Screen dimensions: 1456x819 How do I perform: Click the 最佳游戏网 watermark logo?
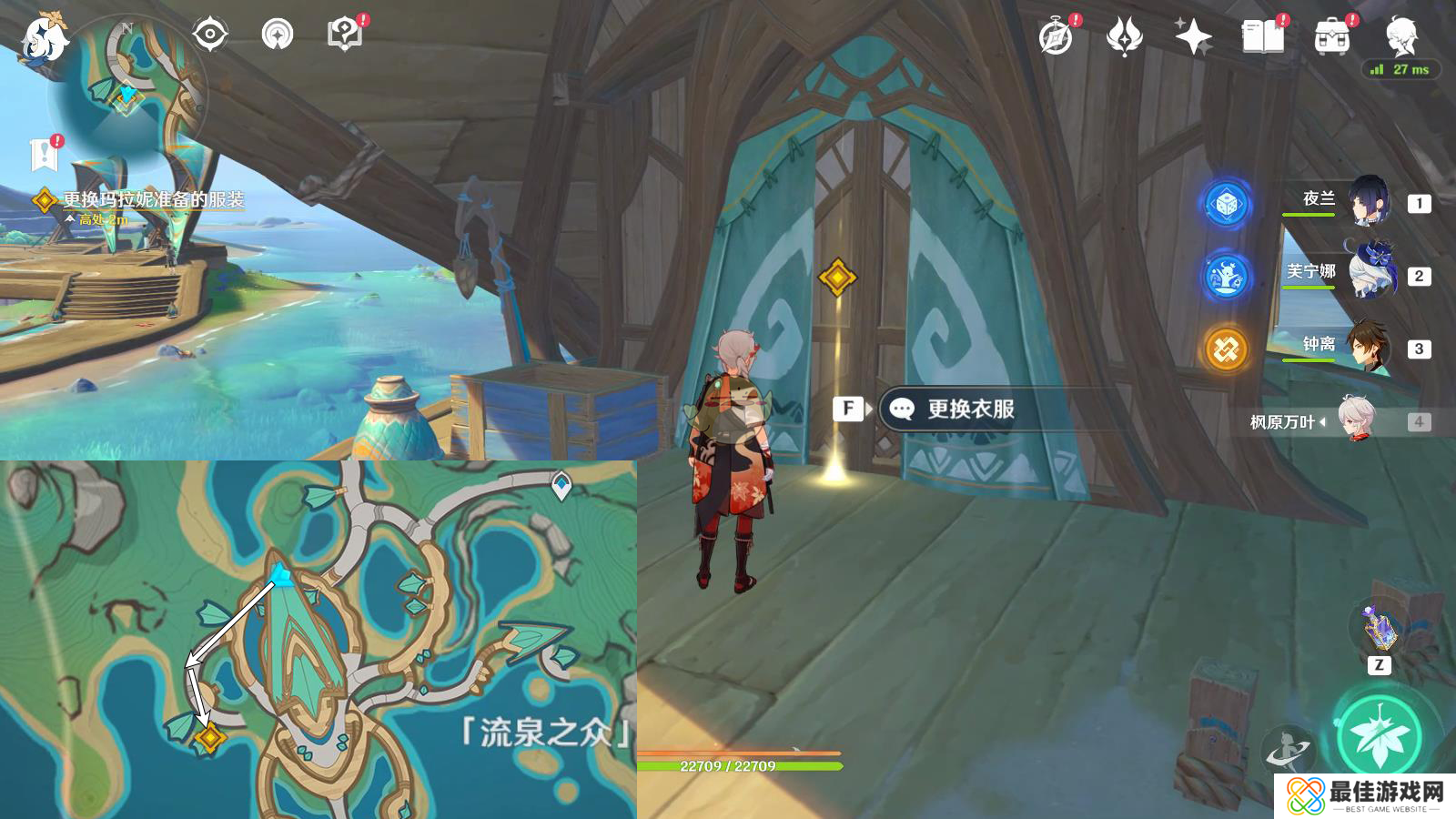(1365, 796)
